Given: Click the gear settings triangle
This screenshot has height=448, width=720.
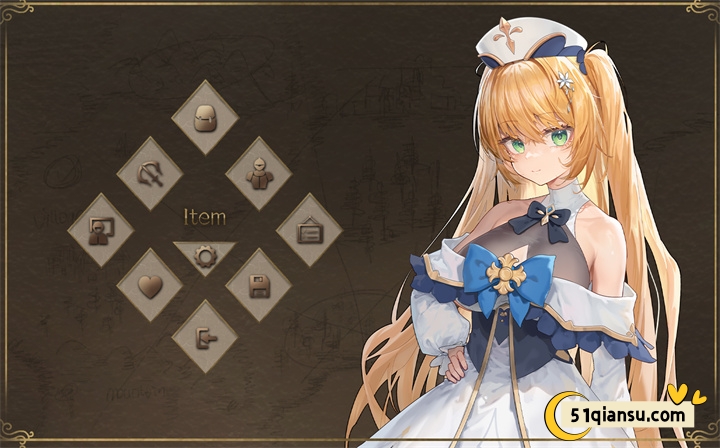Looking at the screenshot, I should (x=205, y=255).
